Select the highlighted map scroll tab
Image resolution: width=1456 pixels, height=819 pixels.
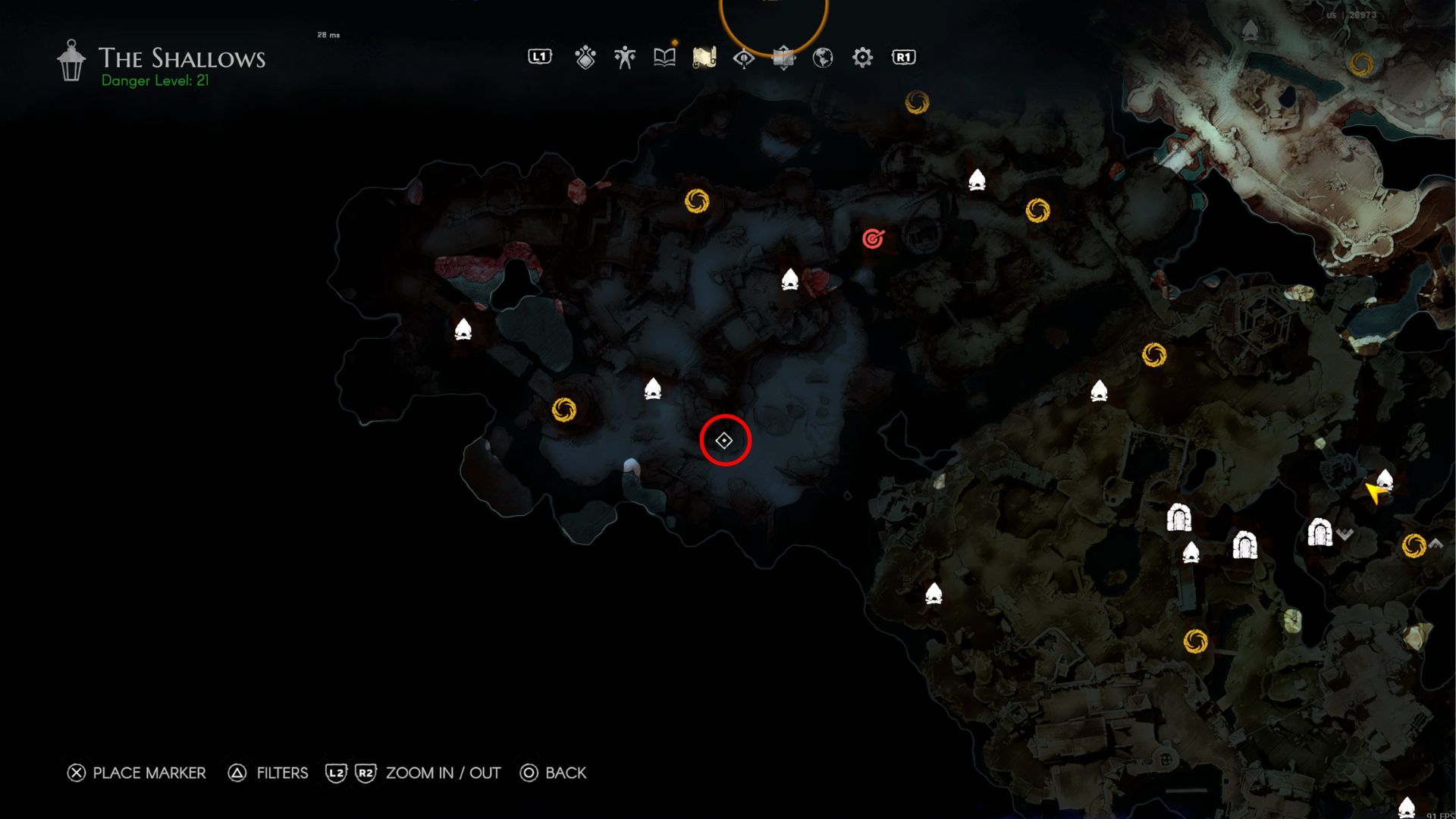(704, 58)
